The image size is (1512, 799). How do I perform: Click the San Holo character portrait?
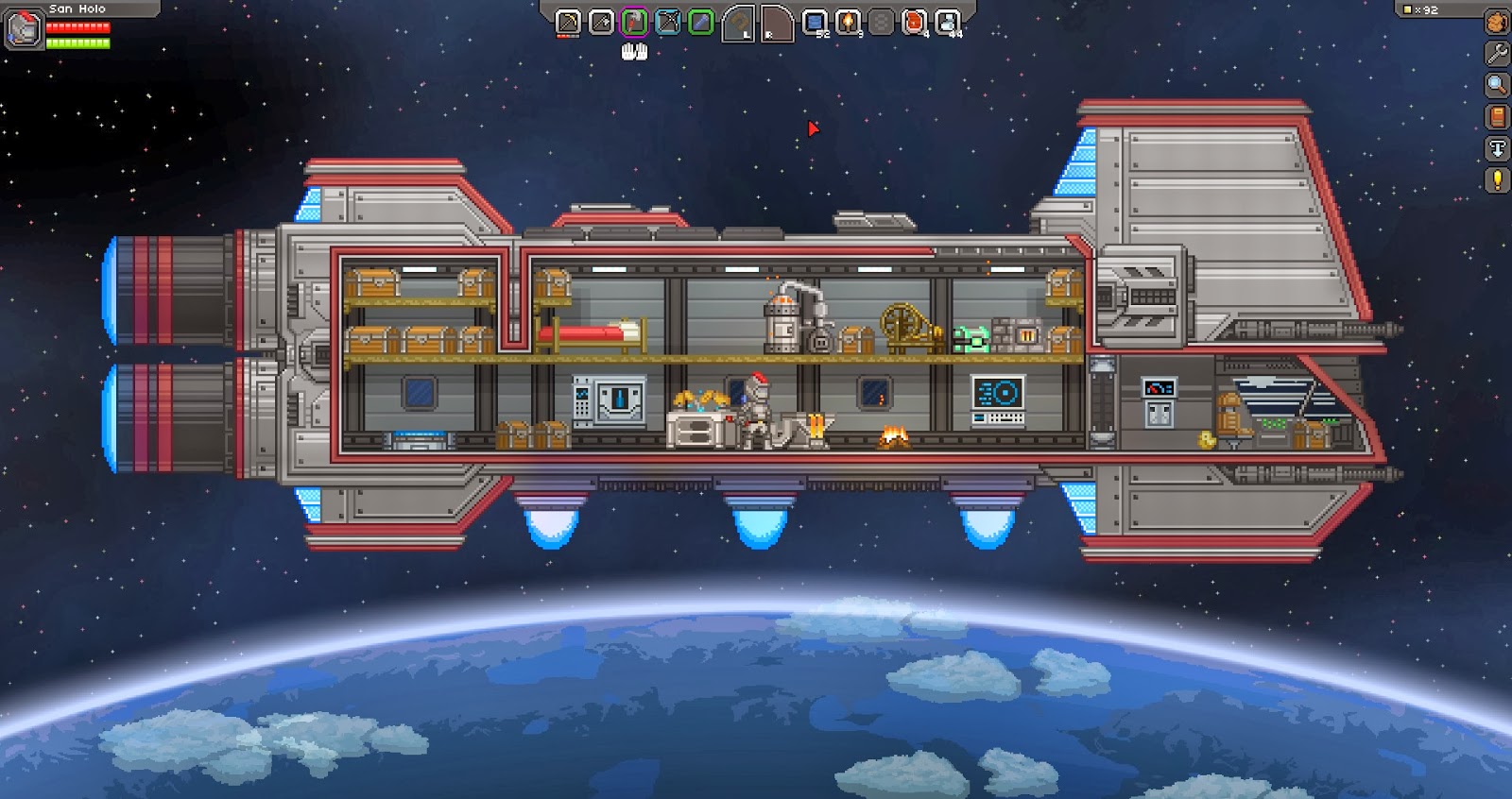pos(24,29)
